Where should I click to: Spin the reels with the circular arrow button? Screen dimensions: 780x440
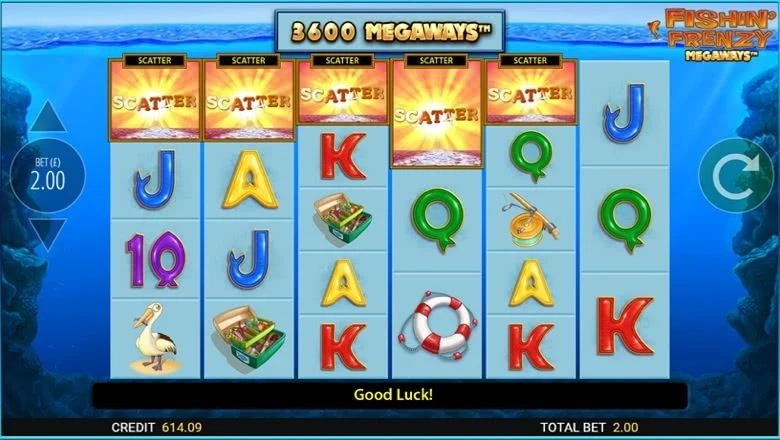[x=733, y=178]
